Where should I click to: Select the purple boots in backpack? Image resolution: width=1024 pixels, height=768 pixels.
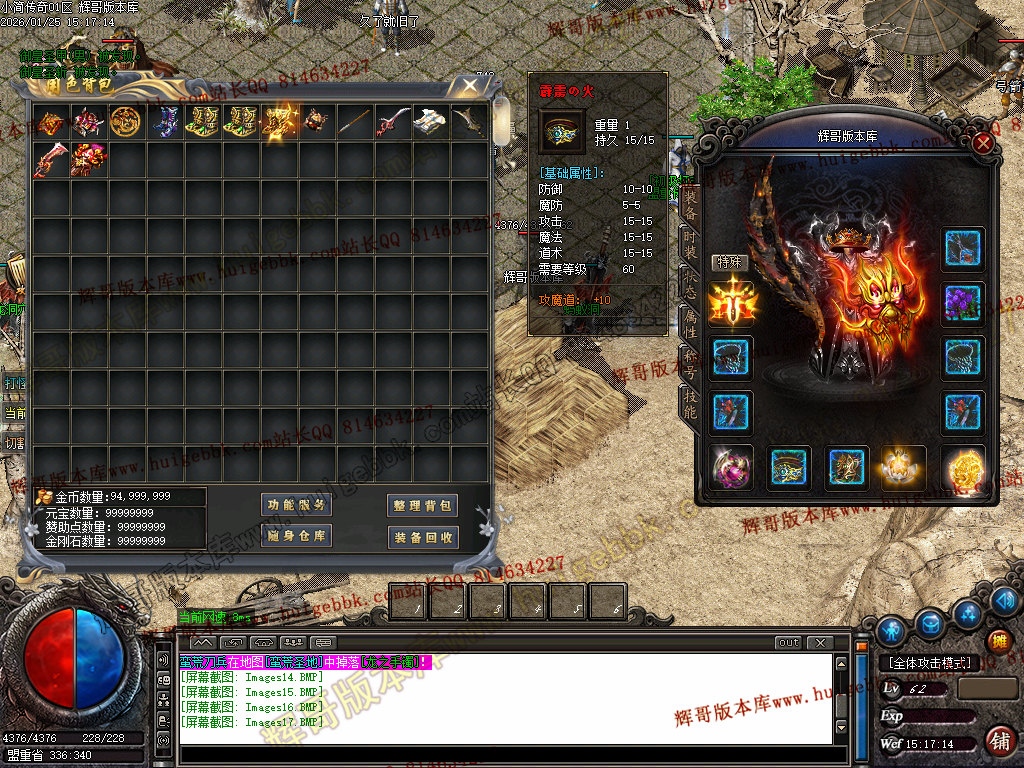pos(165,122)
